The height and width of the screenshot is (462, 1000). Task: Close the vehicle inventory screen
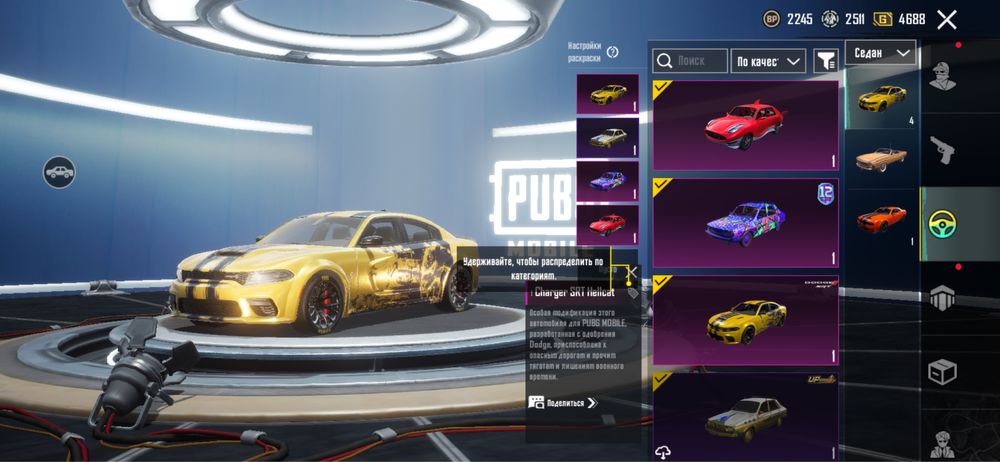pyautogui.click(x=947, y=19)
